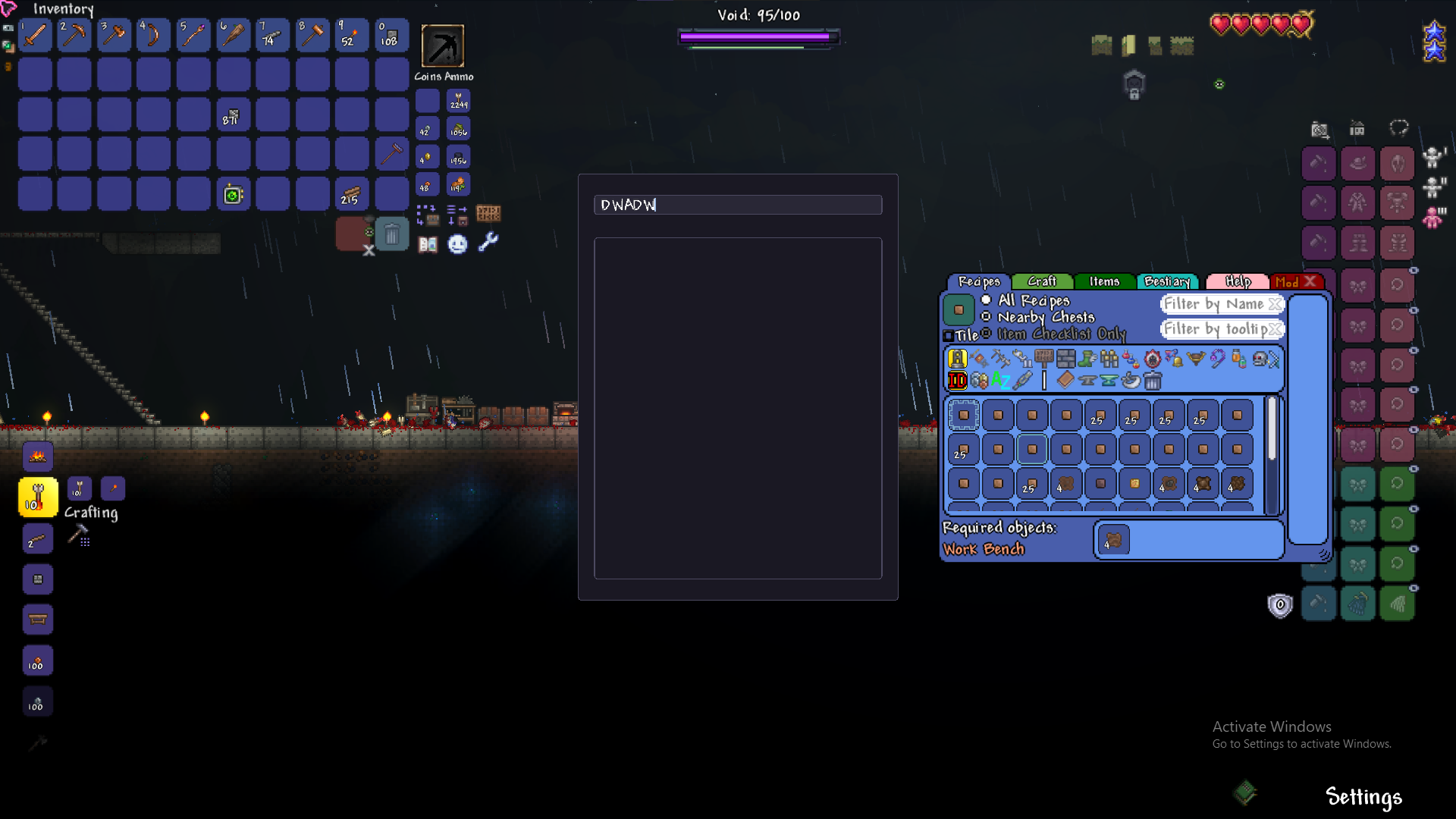
Task: Click the wrench icon below inventory
Action: point(488,243)
